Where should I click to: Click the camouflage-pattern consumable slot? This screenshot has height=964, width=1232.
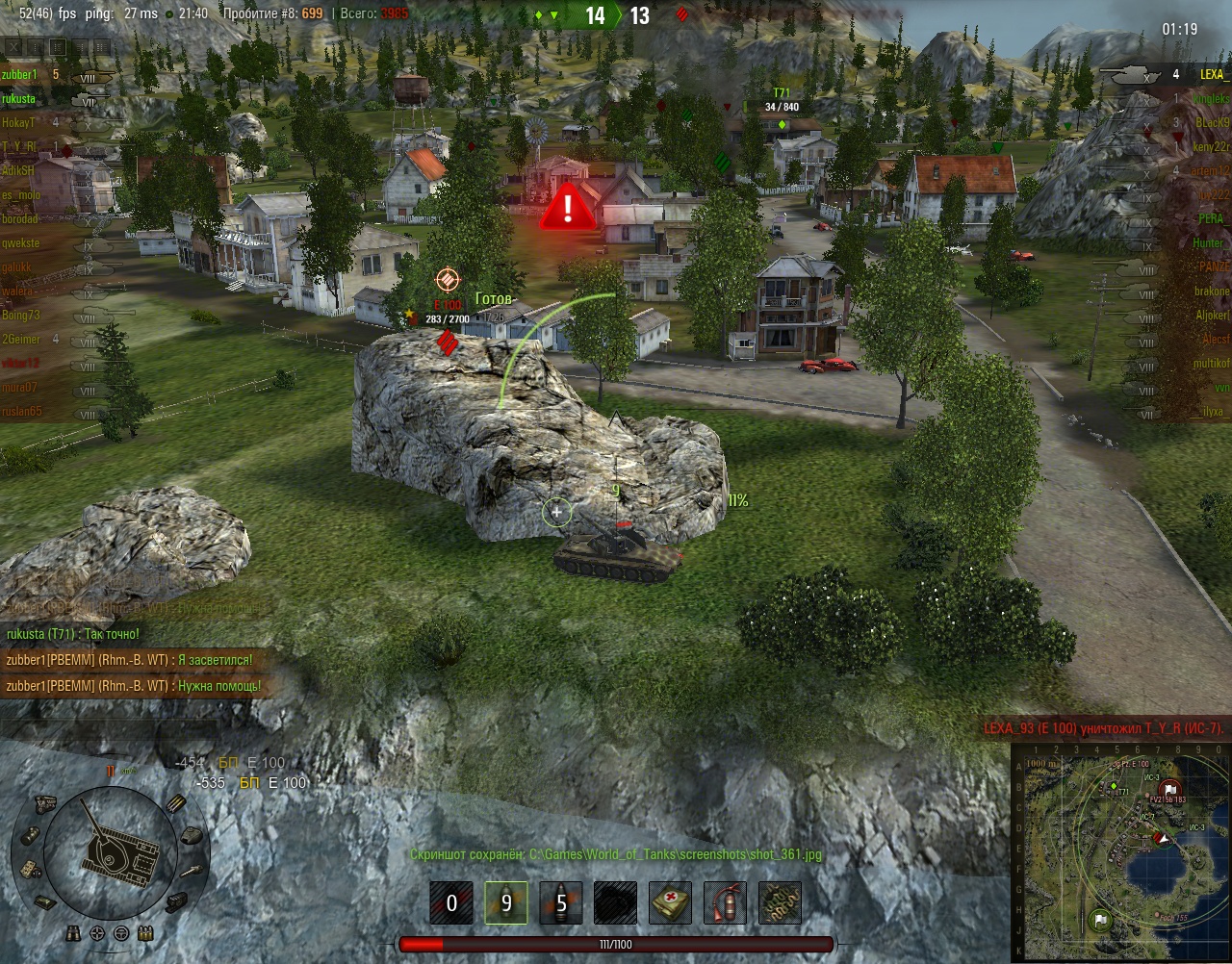pyautogui.click(x=780, y=903)
